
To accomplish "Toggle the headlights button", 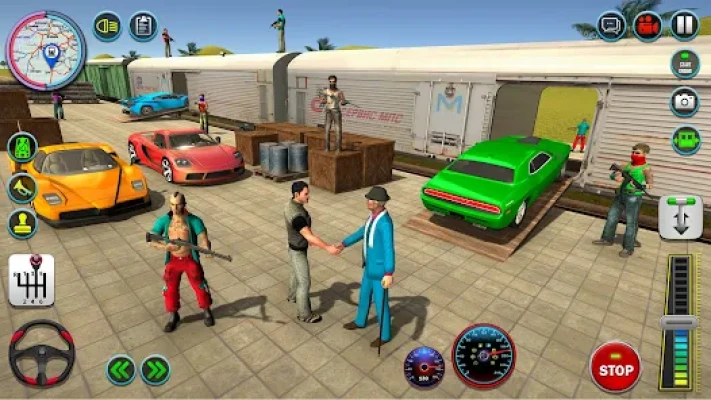I will point(107,25).
